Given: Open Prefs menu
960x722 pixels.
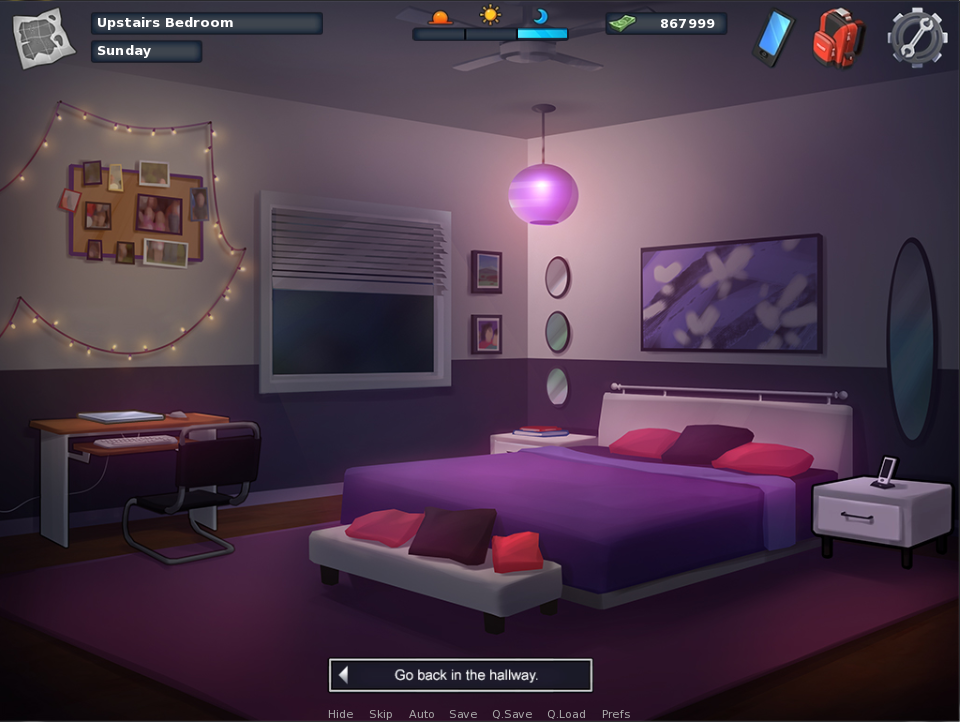Looking at the screenshot, I should point(616,714).
